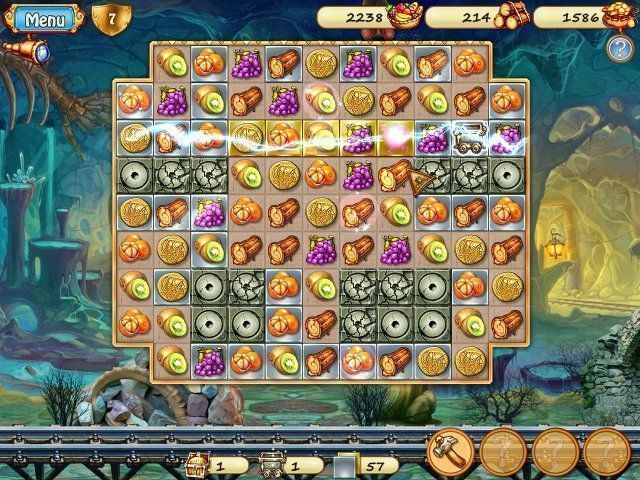The width and height of the screenshot is (640, 480).
Task: Open help with the question mark button
Action: [x=618, y=49]
